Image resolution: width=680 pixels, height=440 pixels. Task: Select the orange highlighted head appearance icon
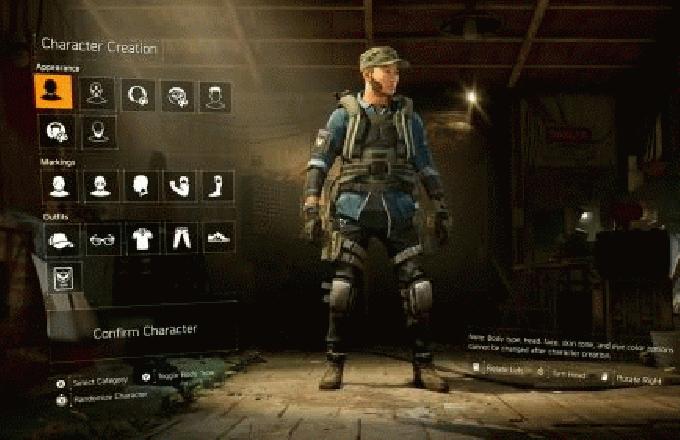coord(53,93)
